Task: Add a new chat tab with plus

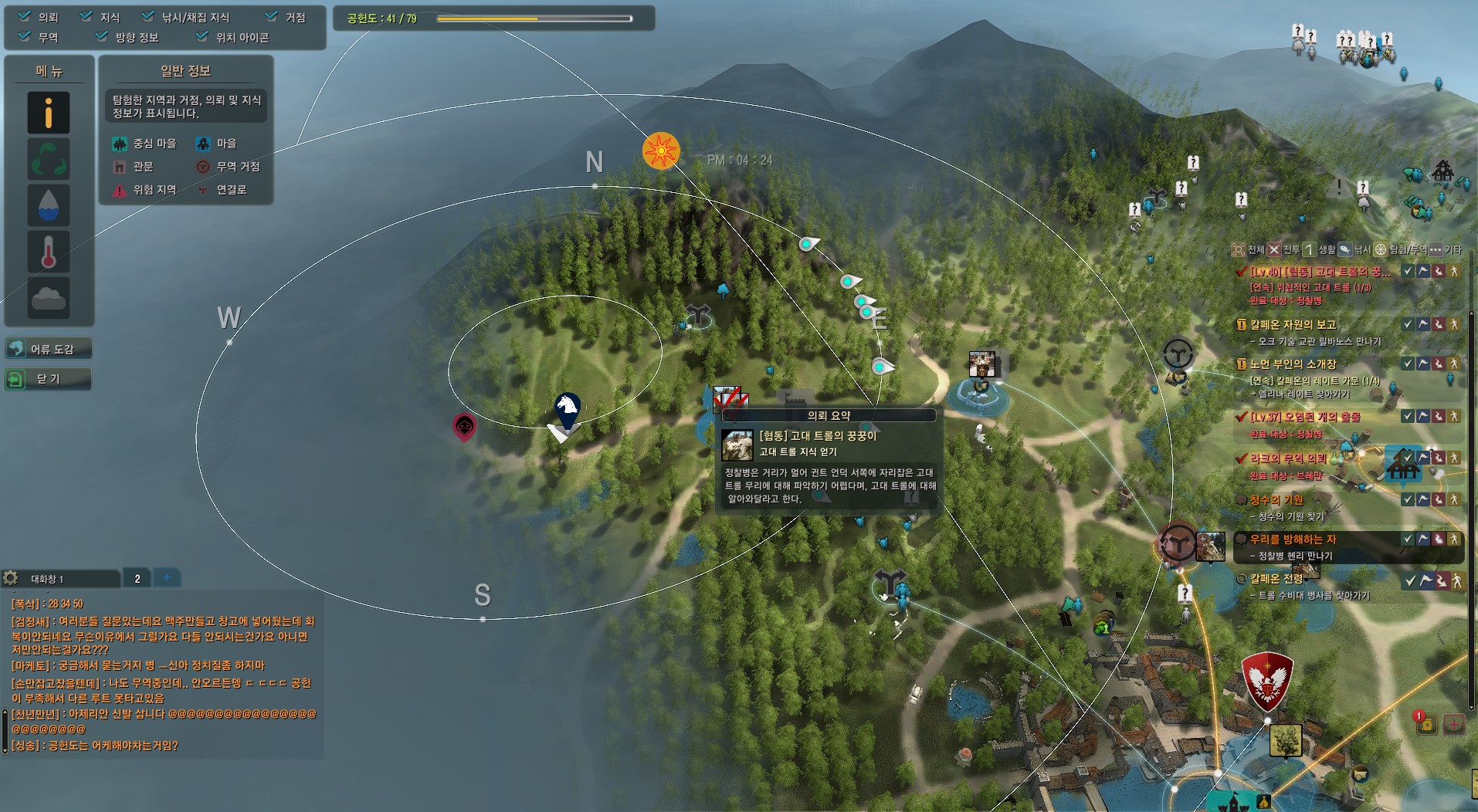Action: (x=166, y=577)
